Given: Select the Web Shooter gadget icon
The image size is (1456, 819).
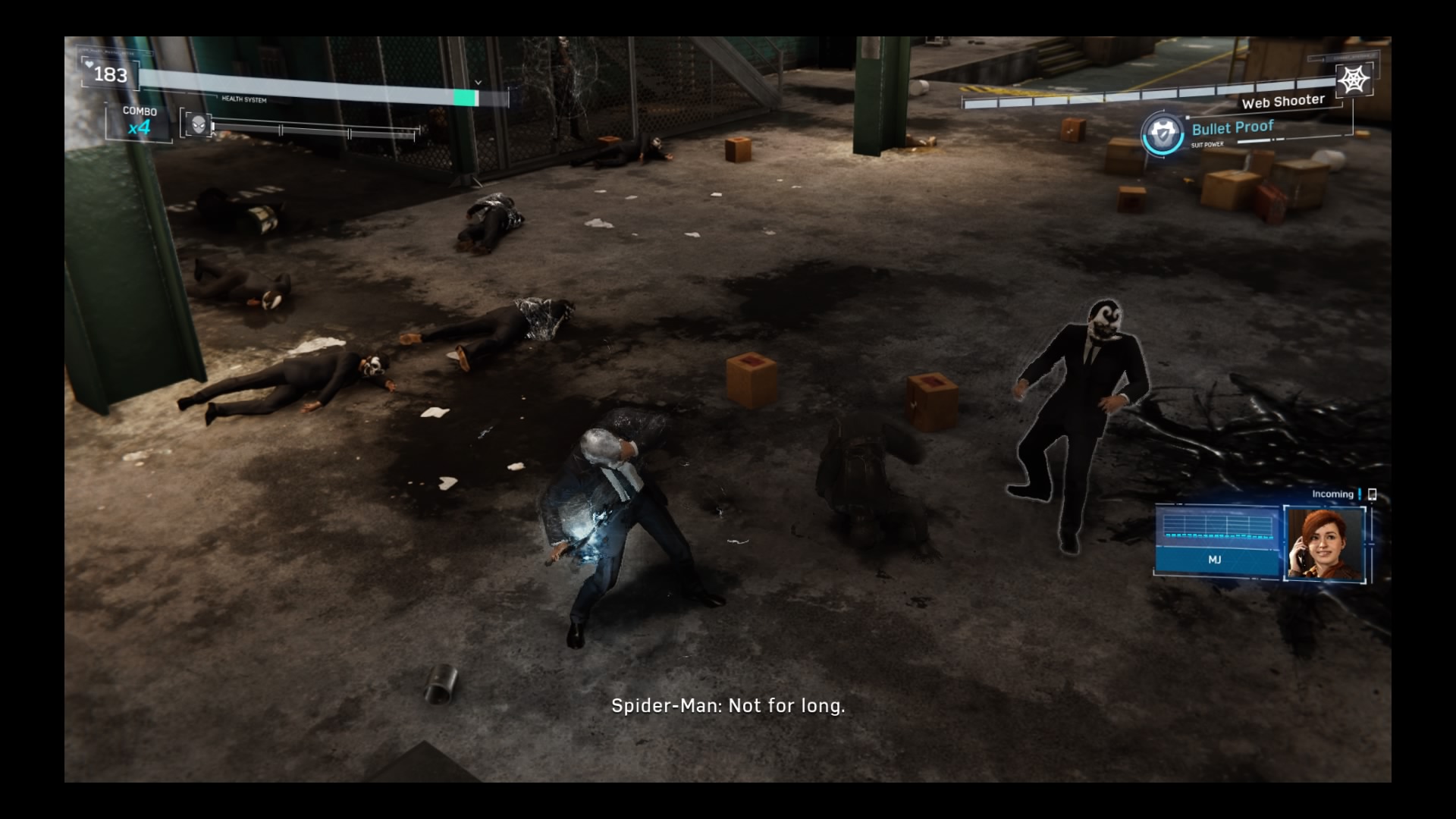Looking at the screenshot, I should point(1354,80).
